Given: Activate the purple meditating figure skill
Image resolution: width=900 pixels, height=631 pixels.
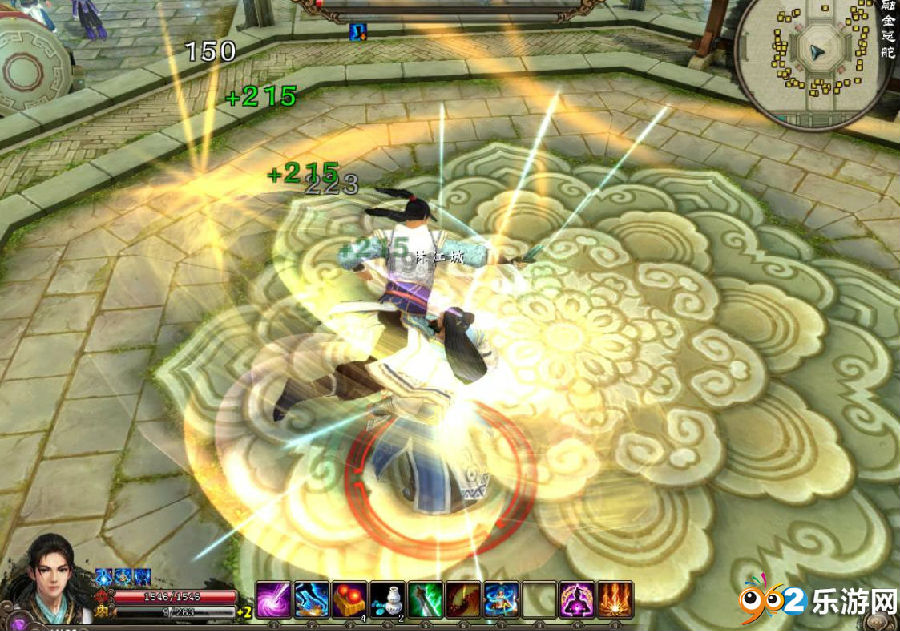Looking at the screenshot, I should click(x=578, y=600).
